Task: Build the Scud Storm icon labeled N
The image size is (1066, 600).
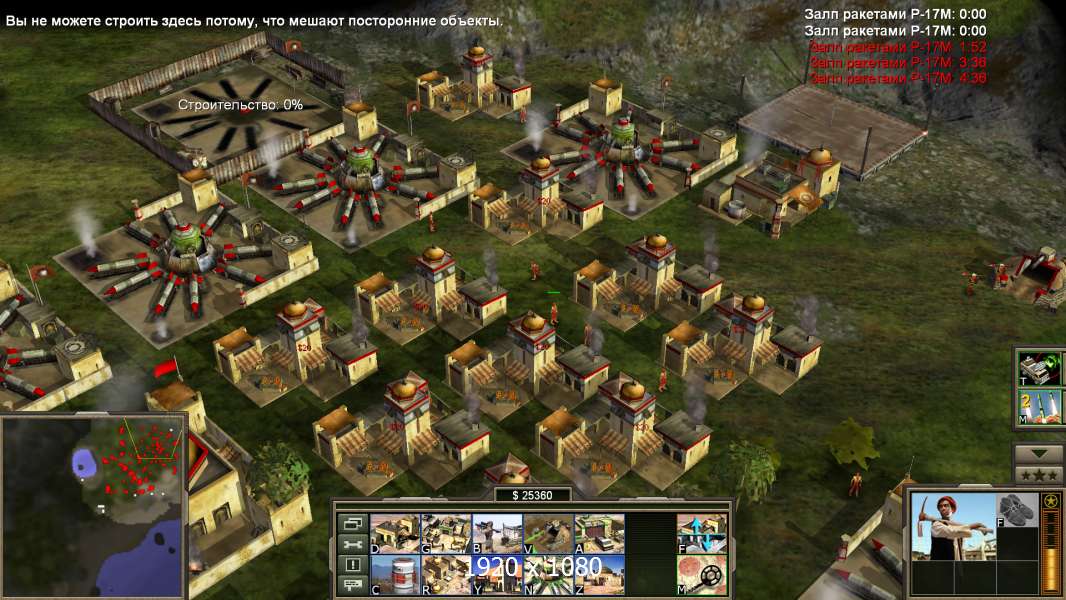Action: click(548, 574)
